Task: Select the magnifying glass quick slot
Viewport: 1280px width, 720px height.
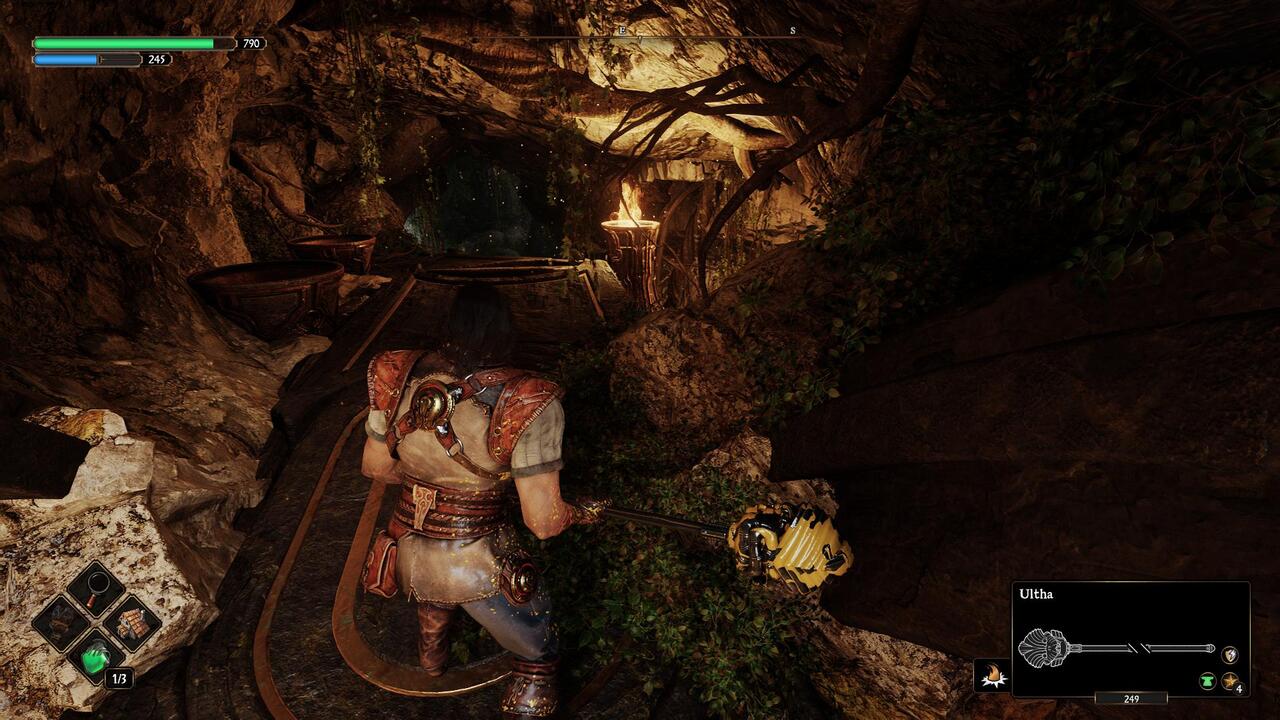Action: point(96,588)
